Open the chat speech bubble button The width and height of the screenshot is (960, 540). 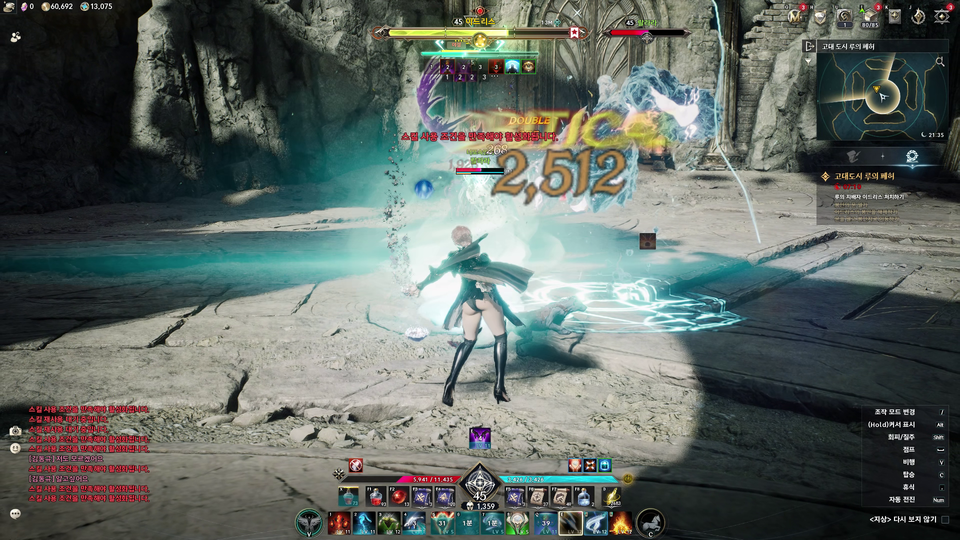[16, 513]
